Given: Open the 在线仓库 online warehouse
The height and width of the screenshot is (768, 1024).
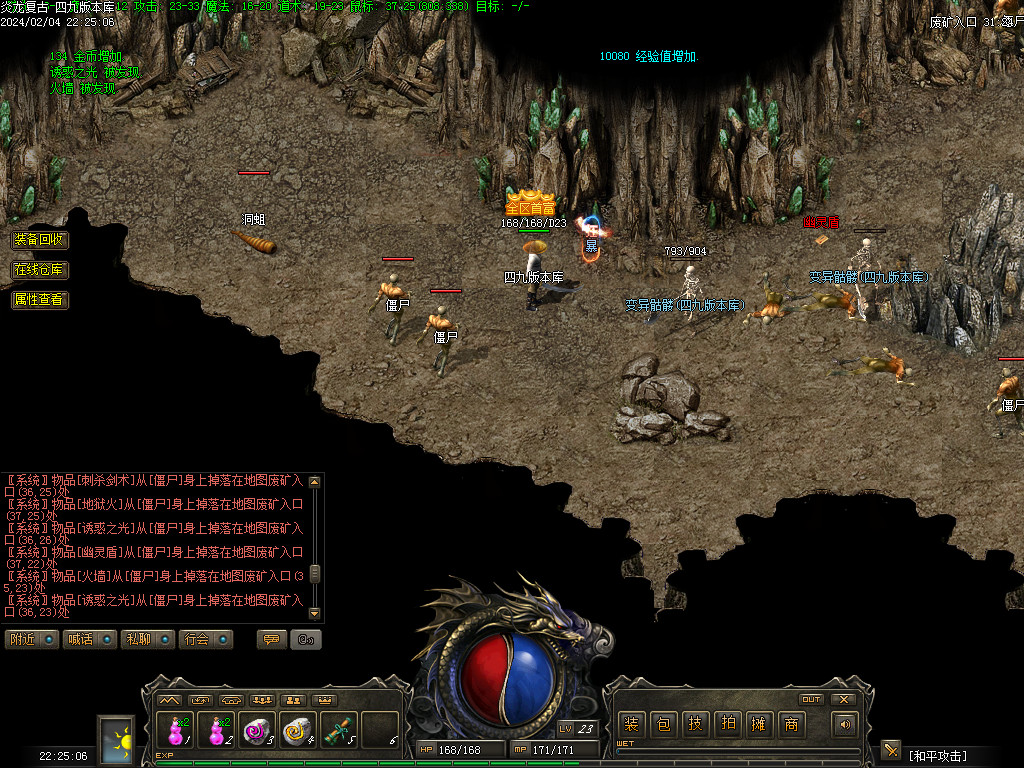Looking at the screenshot, I should click(x=40, y=270).
